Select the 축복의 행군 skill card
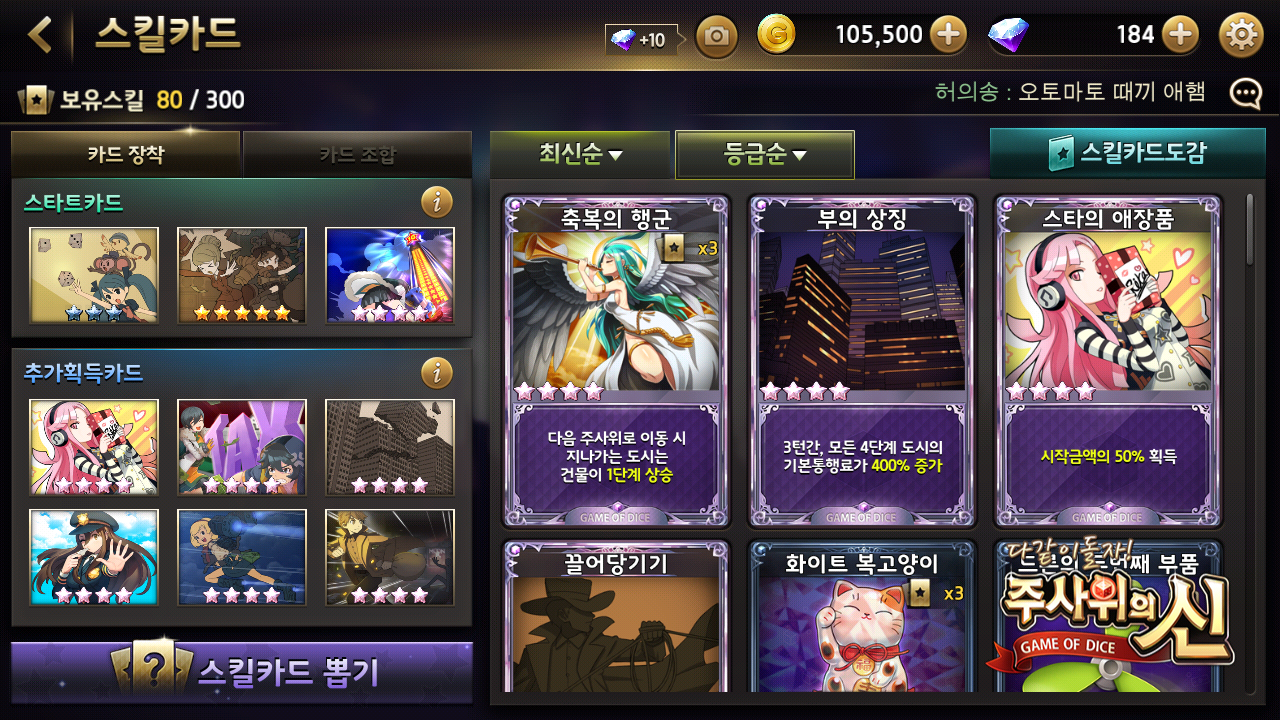1280x720 pixels. pyautogui.click(x=616, y=360)
